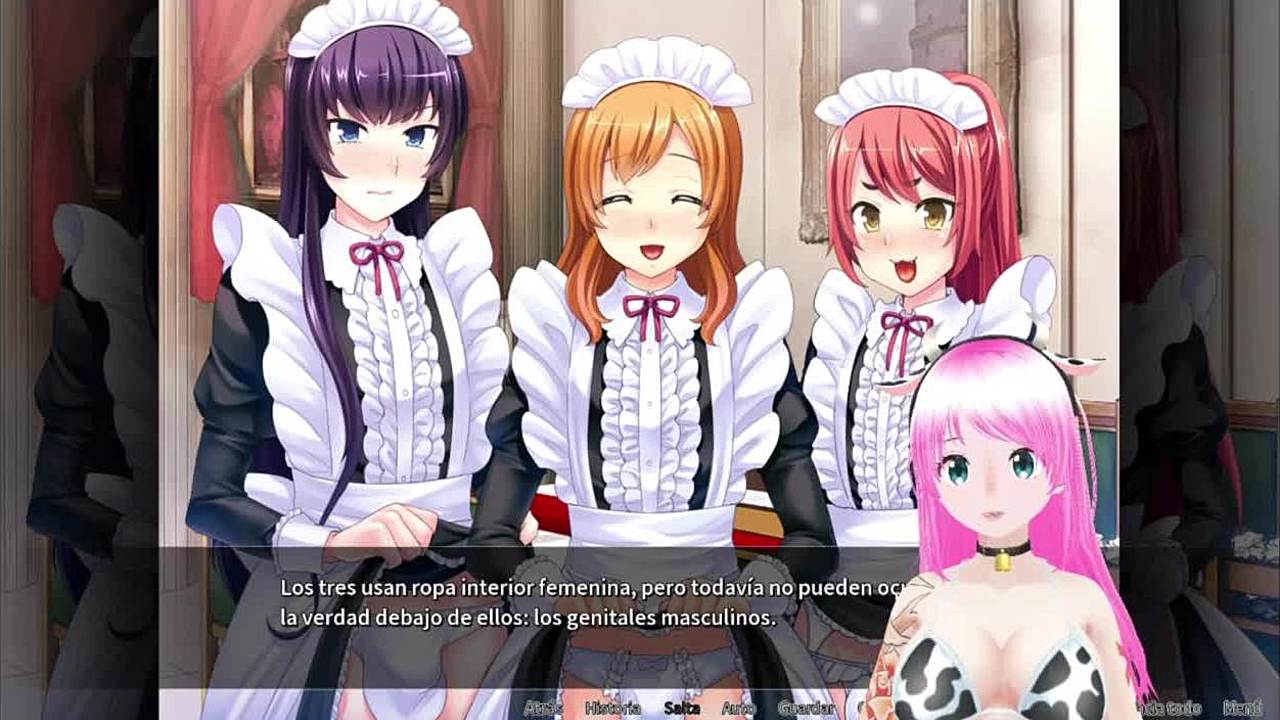The width and height of the screenshot is (1280, 720).
Task: Activate the Salta skip button
Action: pyautogui.click(x=681, y=708)
